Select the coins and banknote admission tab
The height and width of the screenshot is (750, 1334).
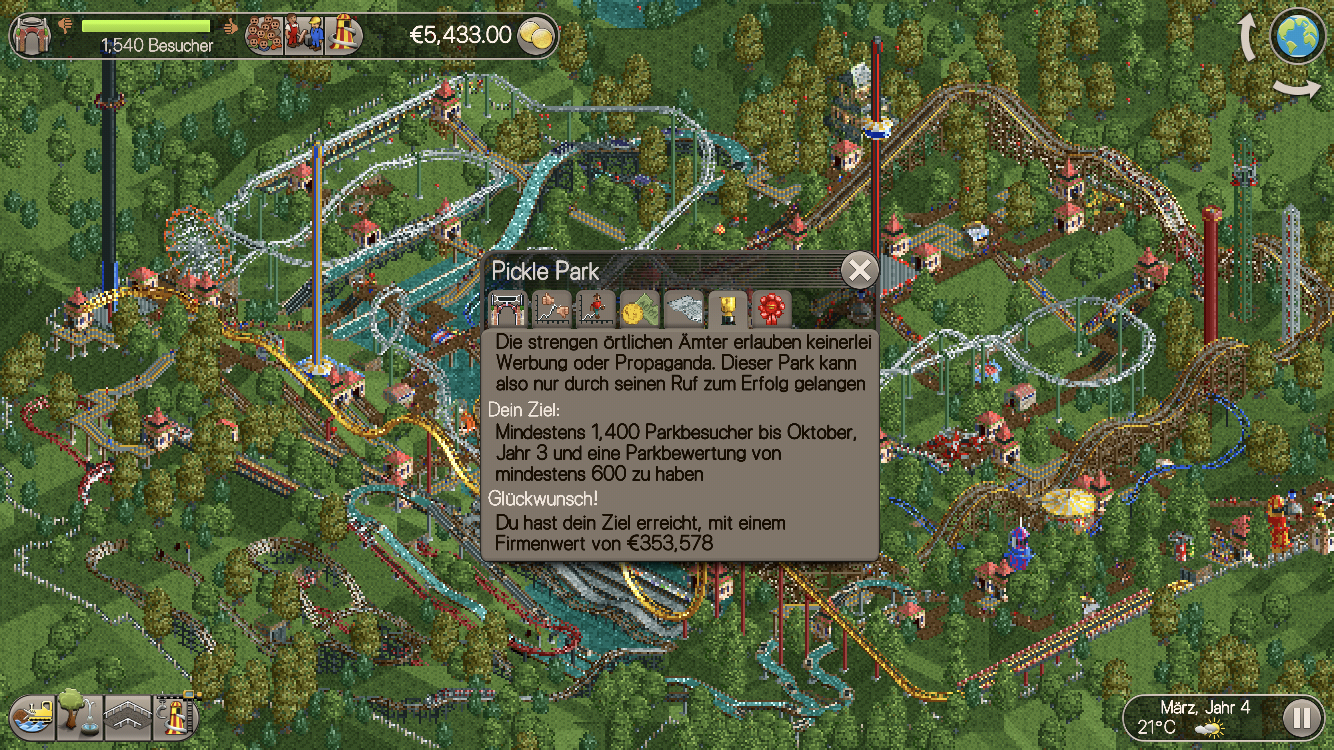[639, 309]
